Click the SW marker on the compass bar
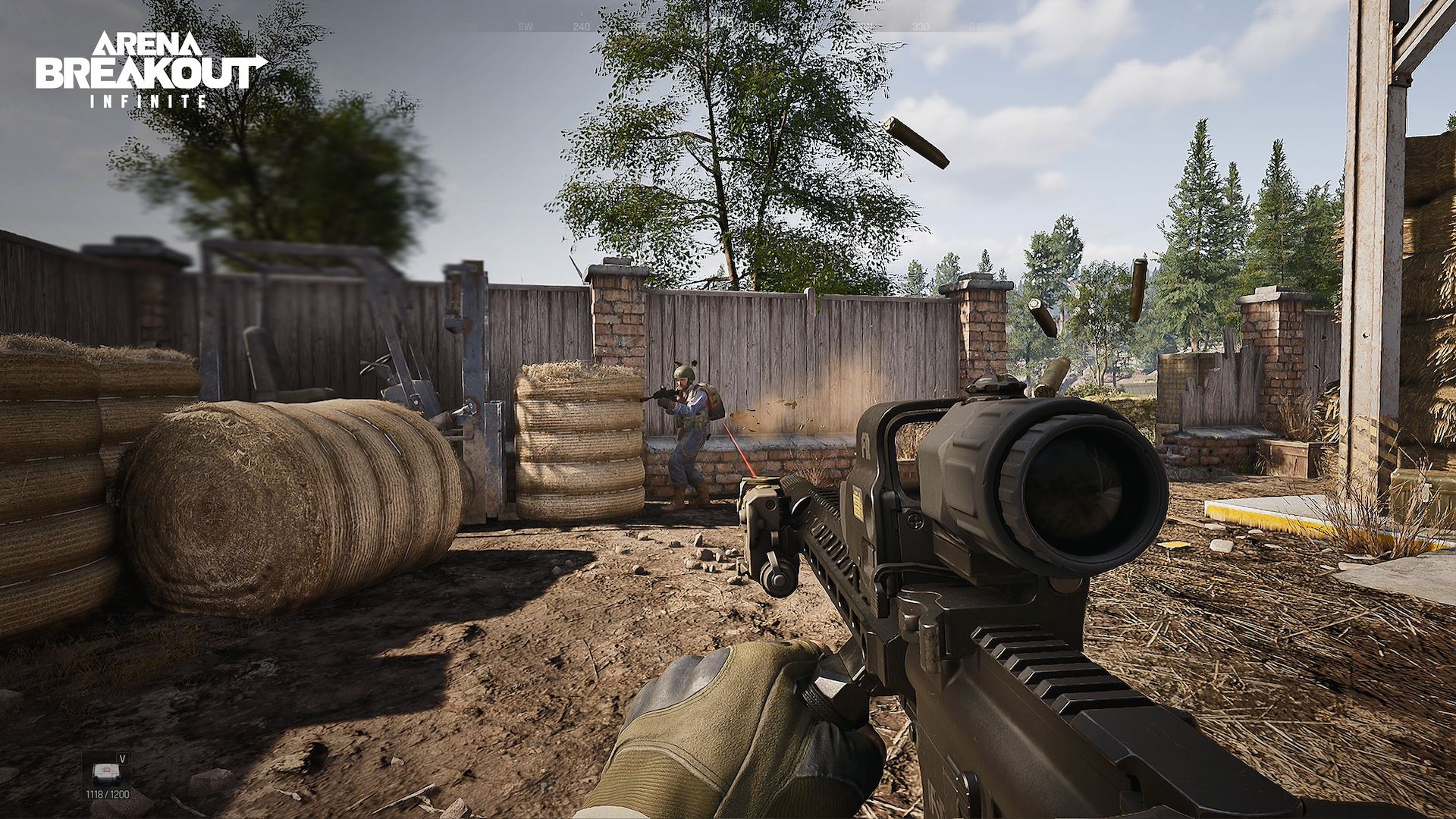Image resolution: width=1456 pixels, height=819 pixels. pos(524,27)
